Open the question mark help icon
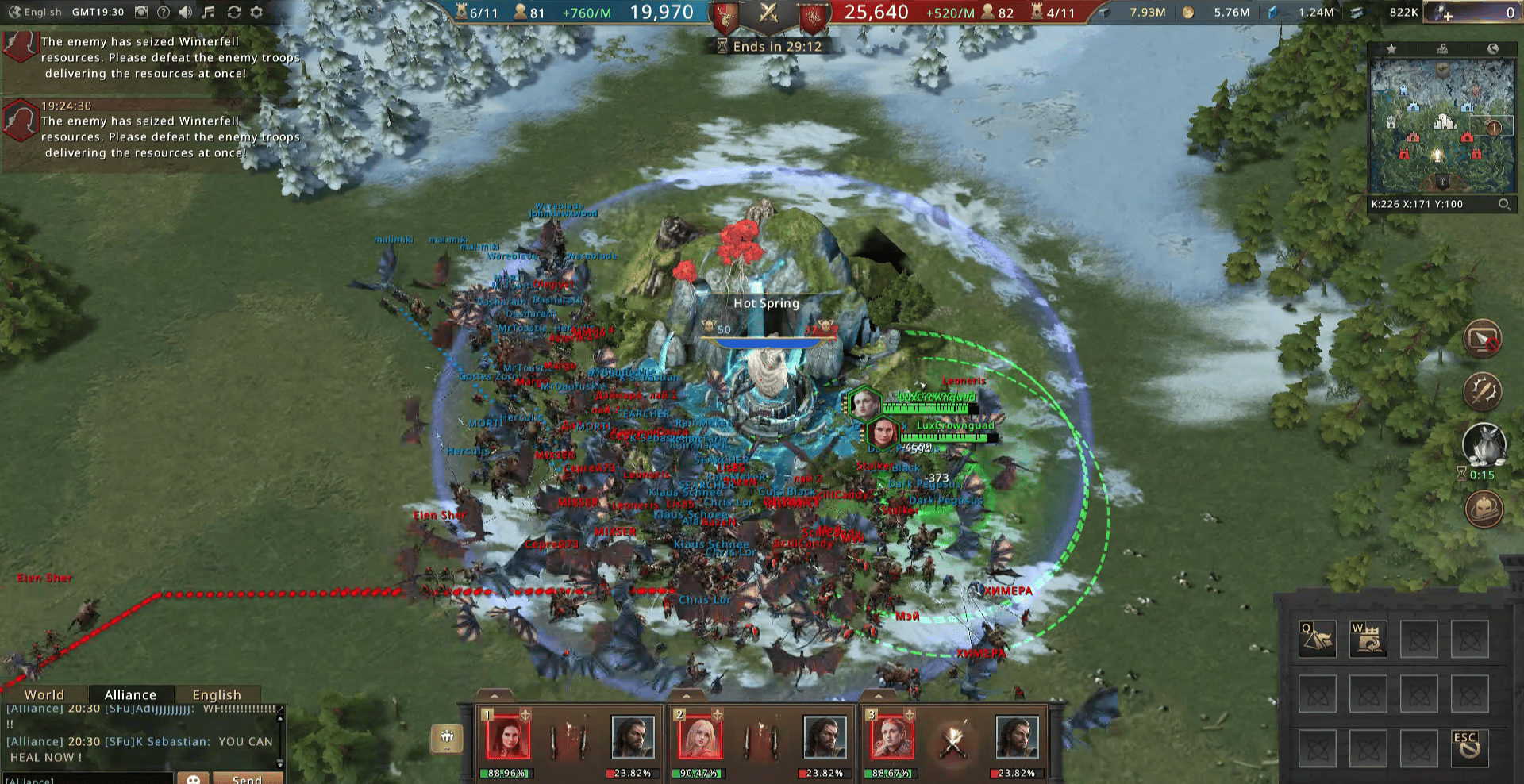The height and width of the screenshot is (784, 1524). pos(164,12)
